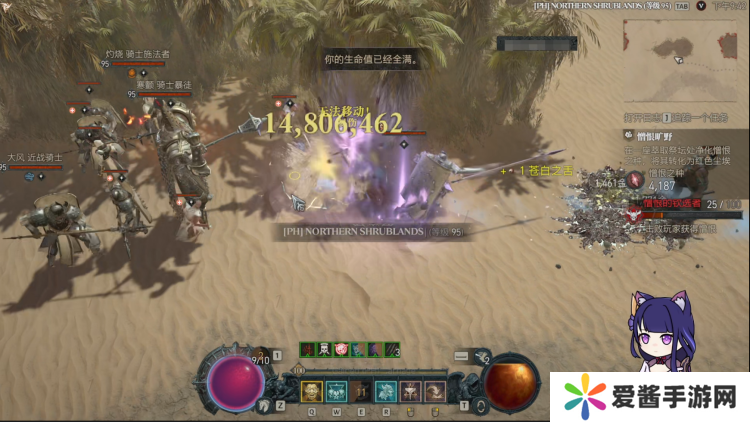The height and width of the screenshot is (422, 750).
Task: Trigger the teal beast skill on R
Action: pyautogui.click(x=386, y=391)
